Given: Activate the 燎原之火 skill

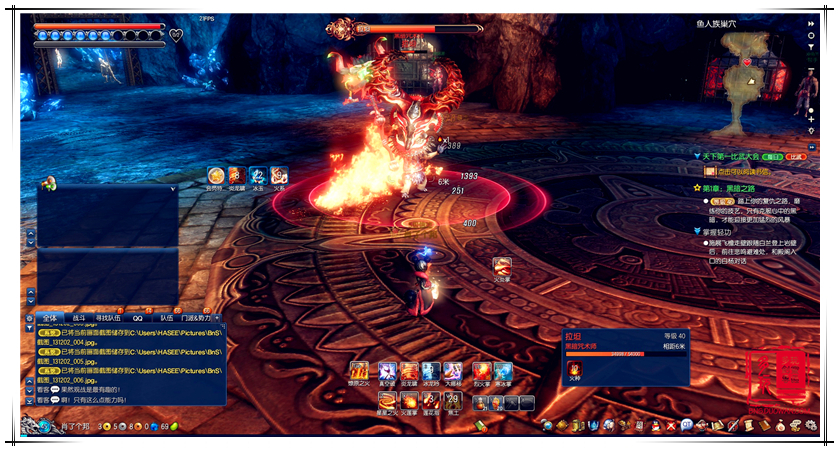Looking at the screenshot, I should click(x=359, y=372).
